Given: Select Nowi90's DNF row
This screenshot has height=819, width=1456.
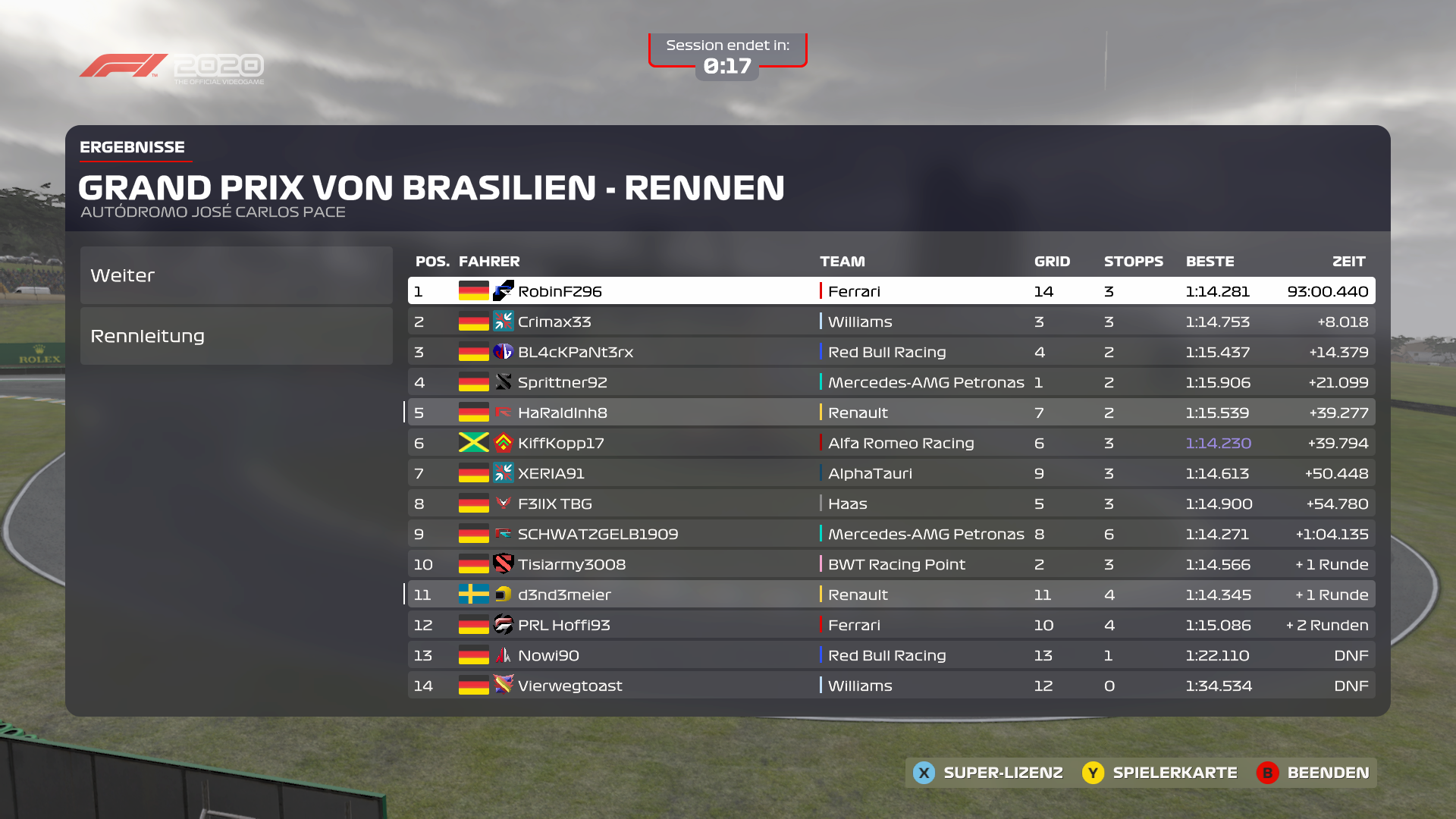Looking at the screenshot, I should click(x=891, y=655).
